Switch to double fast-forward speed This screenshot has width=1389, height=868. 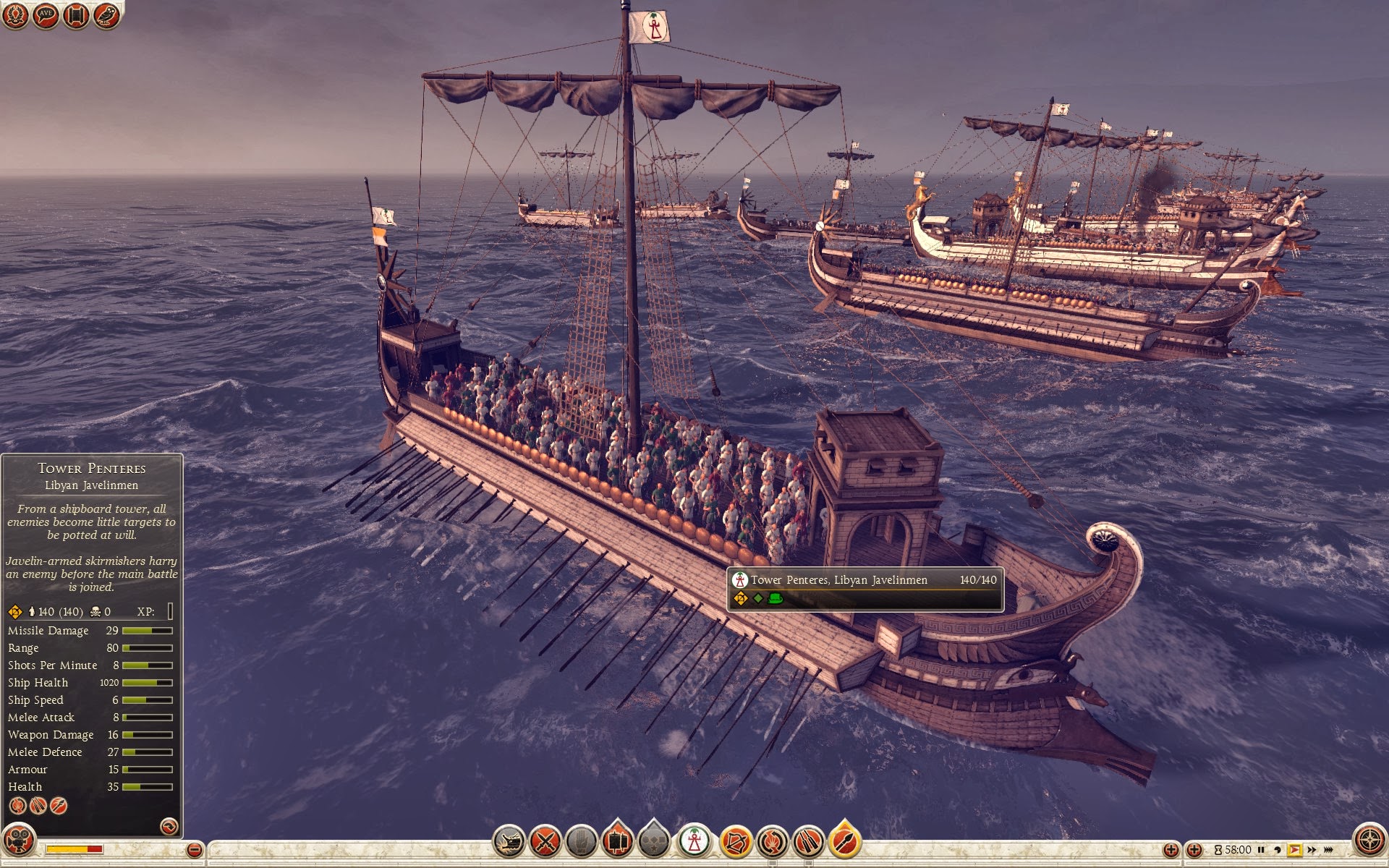coord(1312,850)
